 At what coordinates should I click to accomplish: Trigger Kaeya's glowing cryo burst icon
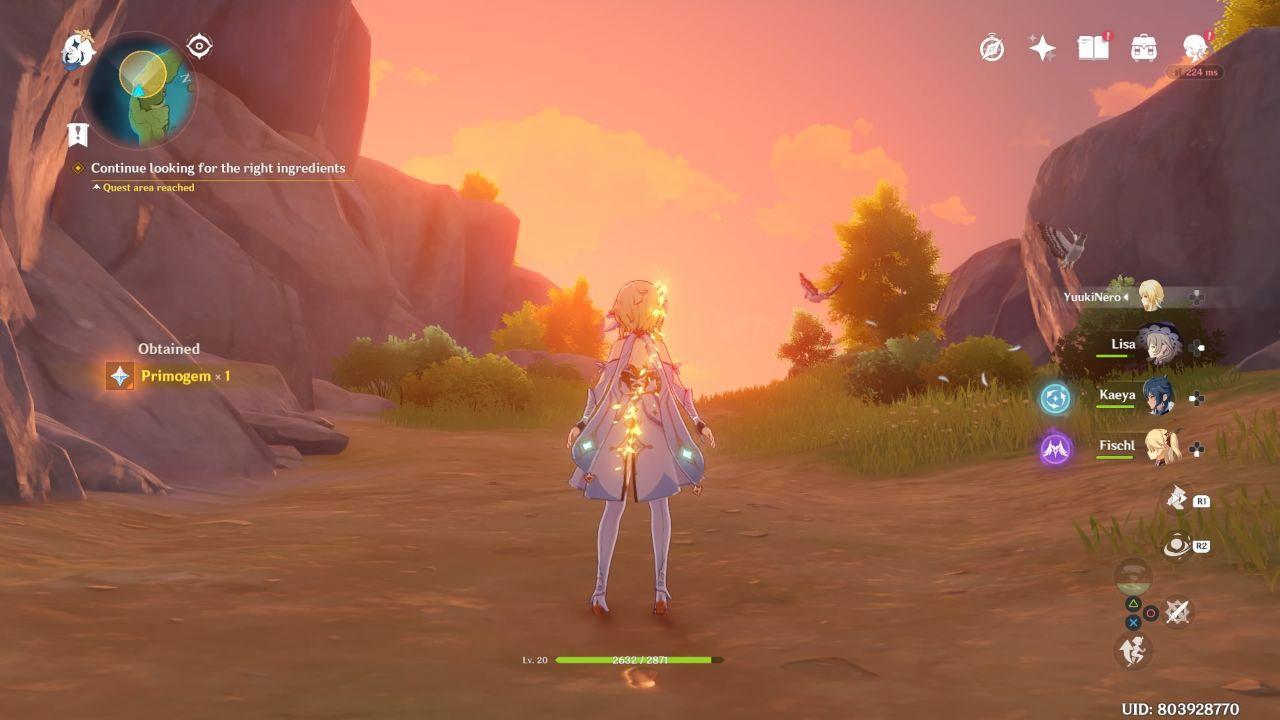(x=1055, y=398)
